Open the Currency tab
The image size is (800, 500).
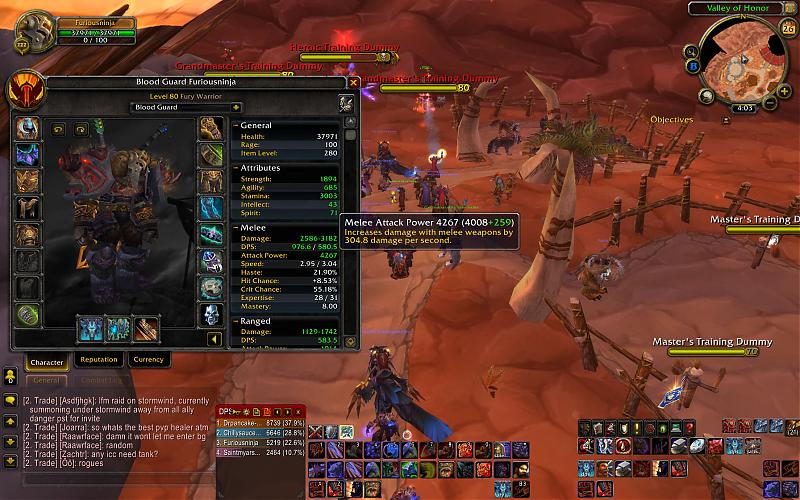tap(148, 360)
